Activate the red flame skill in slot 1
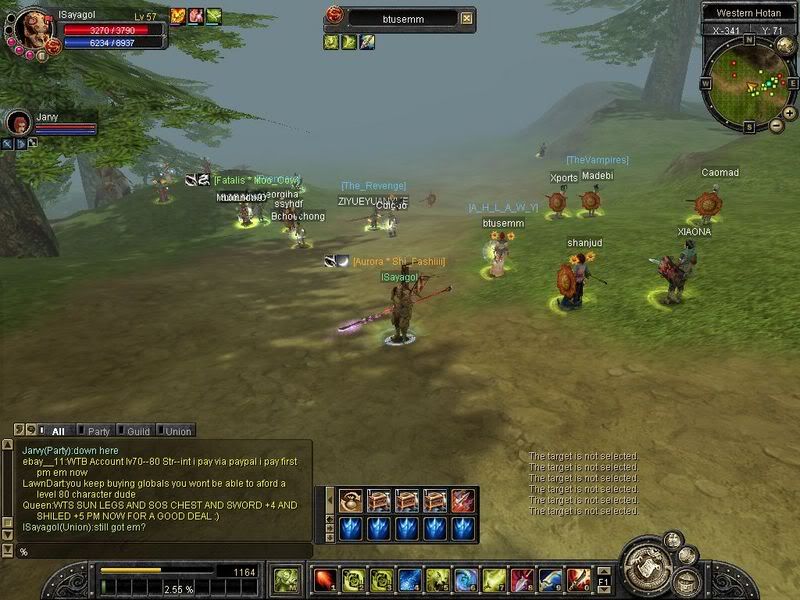The height and width of the screenshot is (600, 800). click(325, 580)
